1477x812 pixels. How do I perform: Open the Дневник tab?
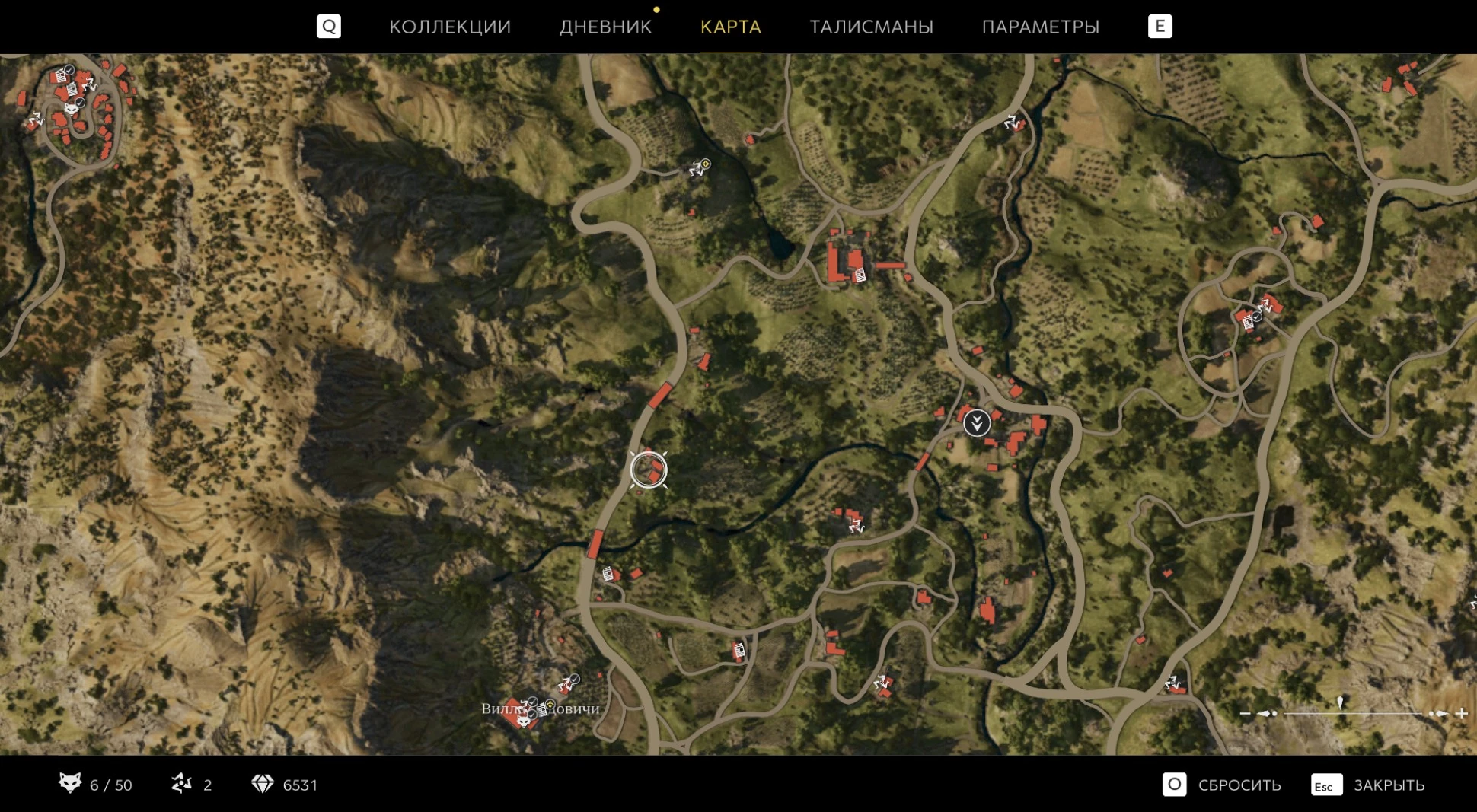click(x=605, y=27)
